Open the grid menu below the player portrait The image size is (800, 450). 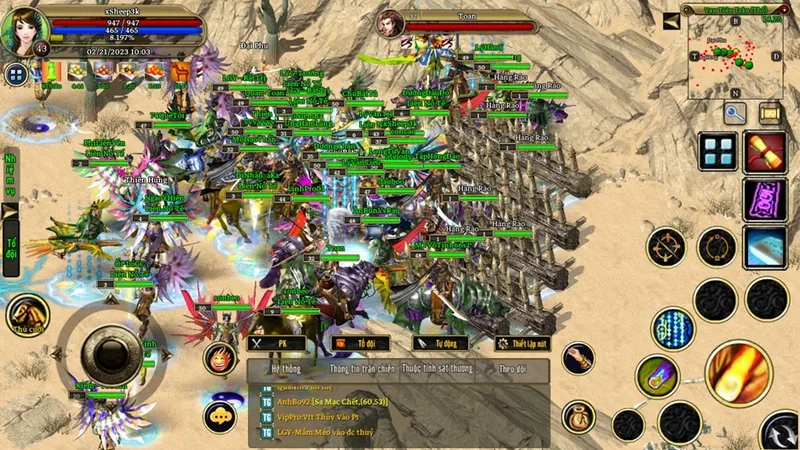pyautogui.click(x=16, y=73)
